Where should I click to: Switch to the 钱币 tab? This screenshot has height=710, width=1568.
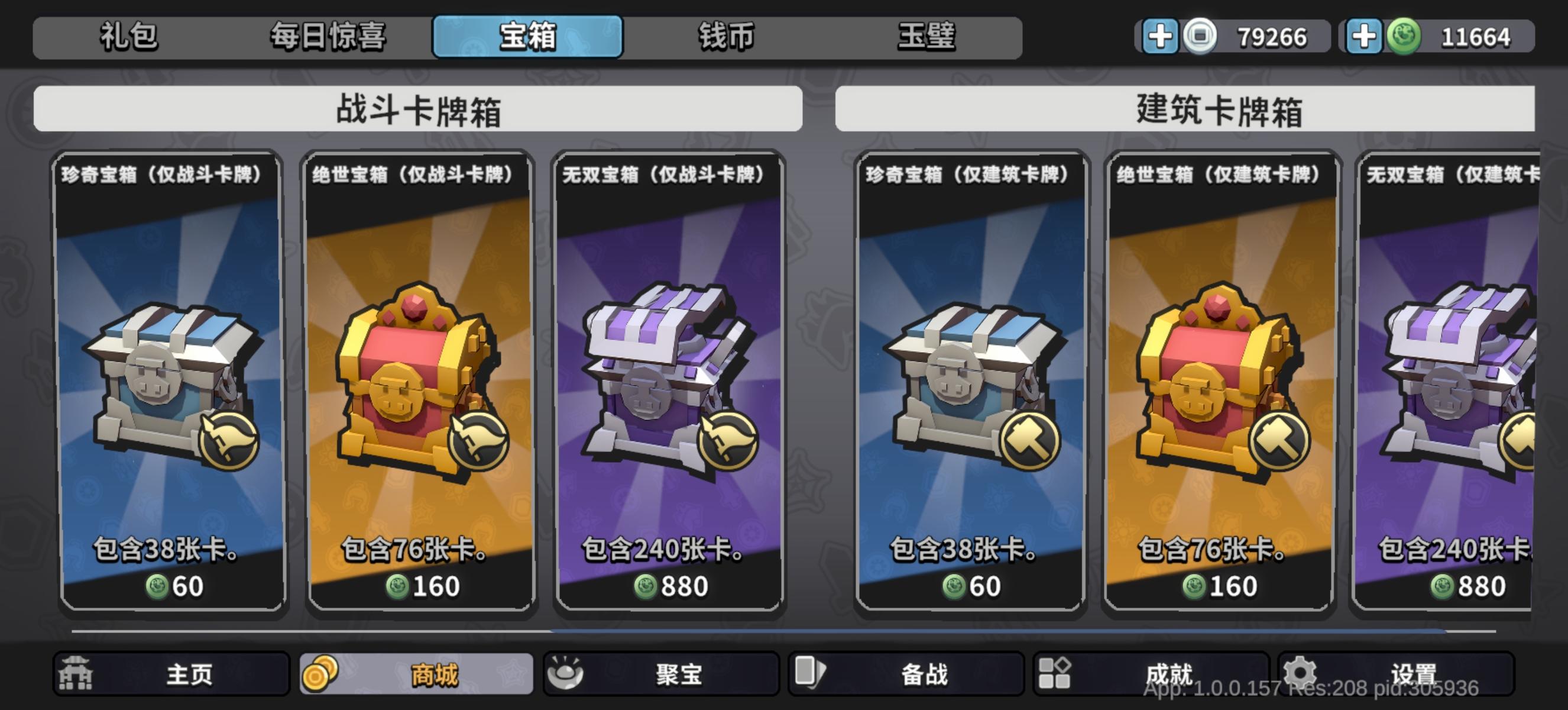[725, 37]
